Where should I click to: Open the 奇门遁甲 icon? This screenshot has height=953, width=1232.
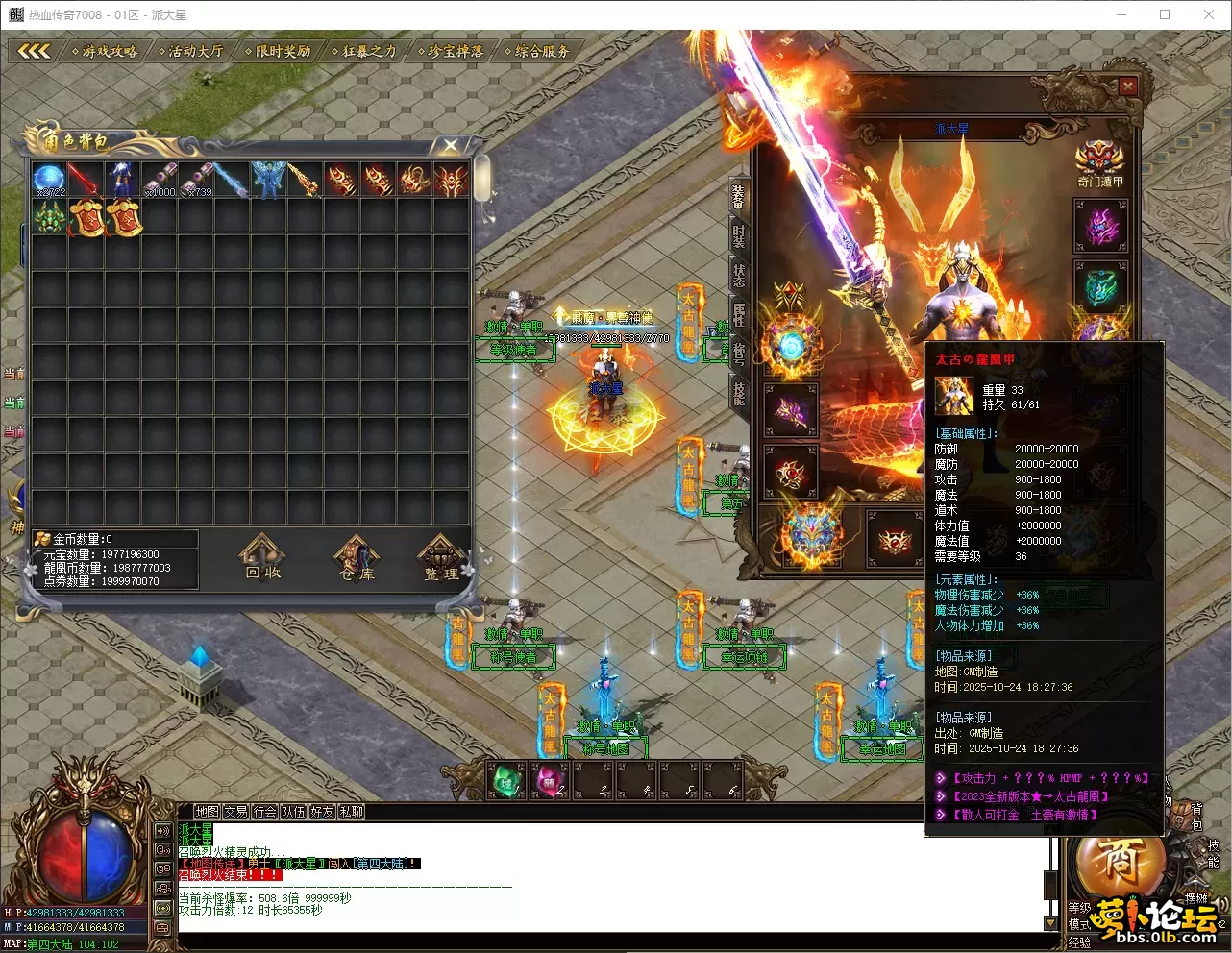(x=1099, y=165)
